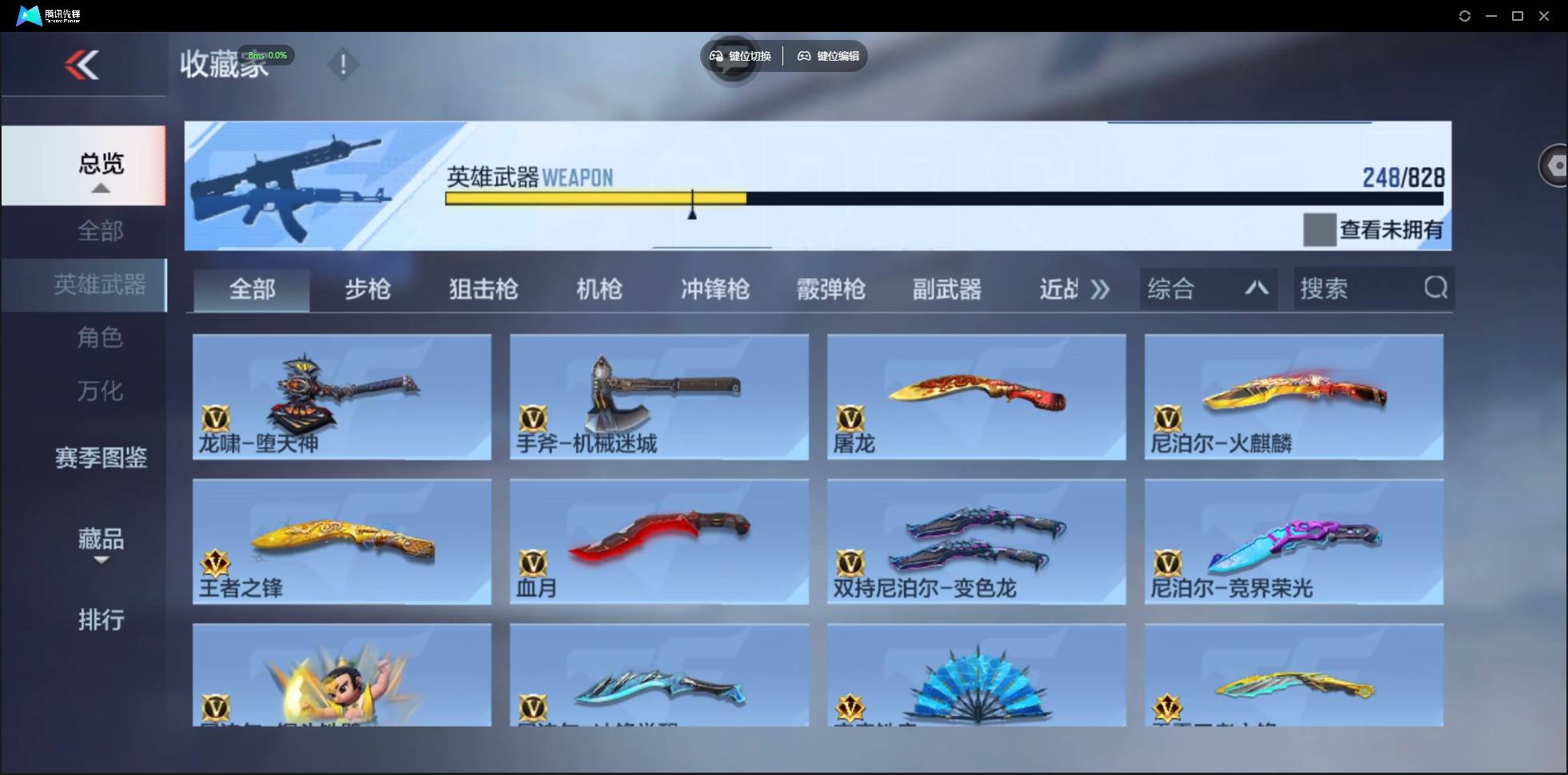This screenshot has height=775, width=1568.
Task: Open the 排行 ranking page
Action: coord(101,621)
